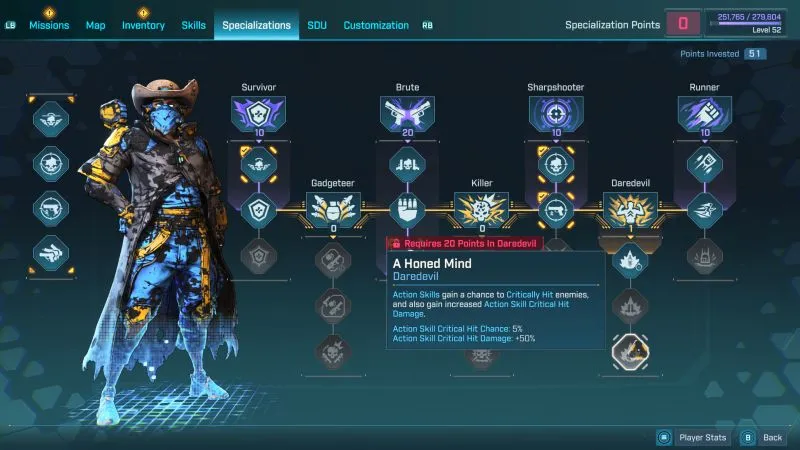Select the fist node under Brute

click(406, 210)
